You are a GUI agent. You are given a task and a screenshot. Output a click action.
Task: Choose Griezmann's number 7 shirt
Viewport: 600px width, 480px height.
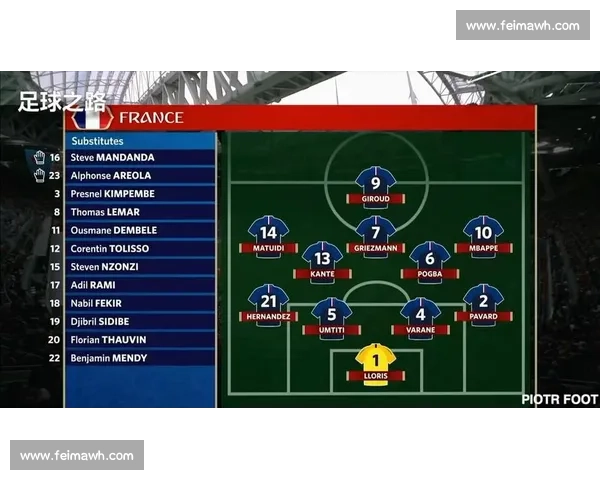[x=375, y=232]
